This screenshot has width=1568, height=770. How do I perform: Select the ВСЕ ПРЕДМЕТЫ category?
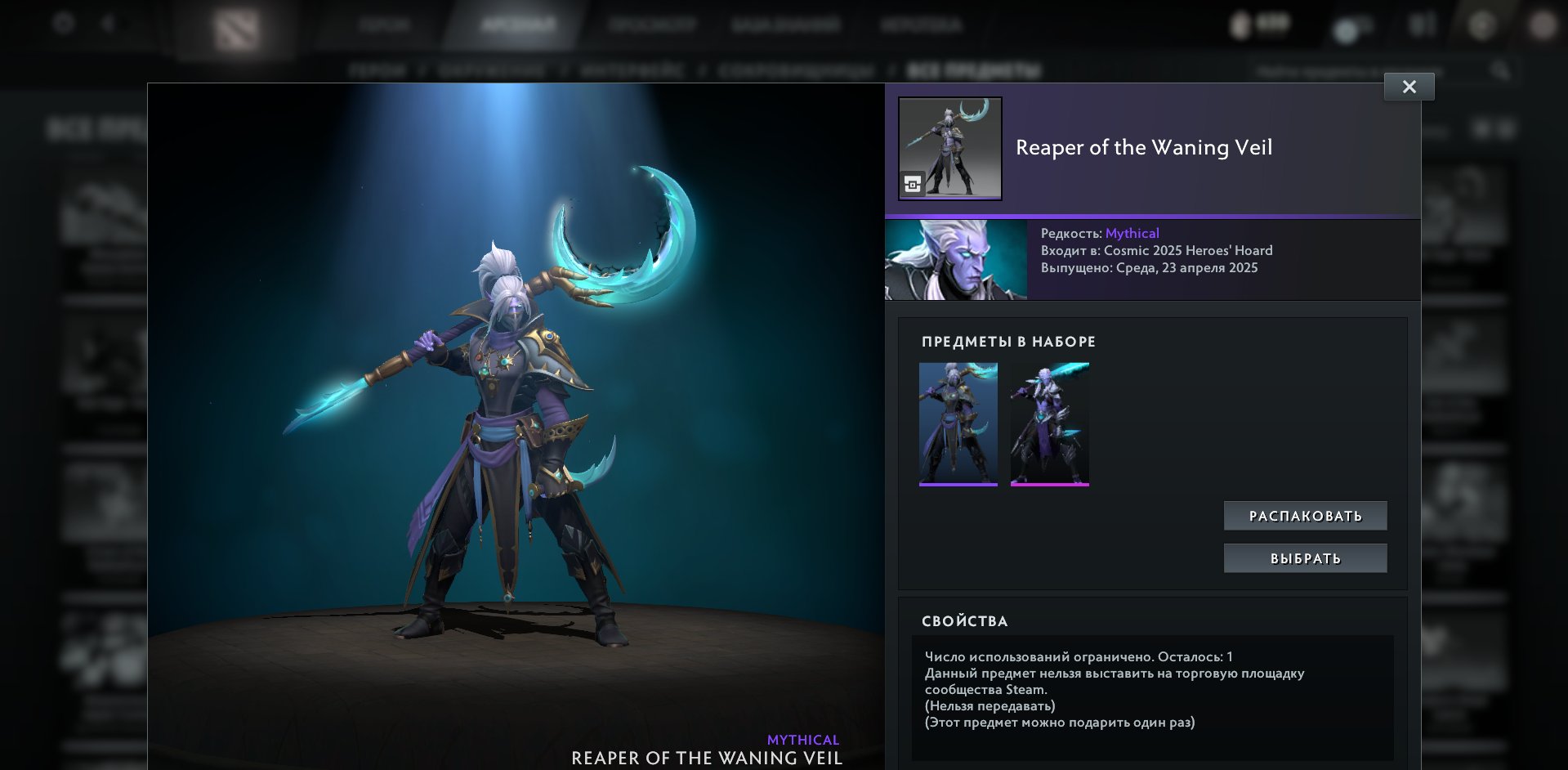click(x=967, y=70)
